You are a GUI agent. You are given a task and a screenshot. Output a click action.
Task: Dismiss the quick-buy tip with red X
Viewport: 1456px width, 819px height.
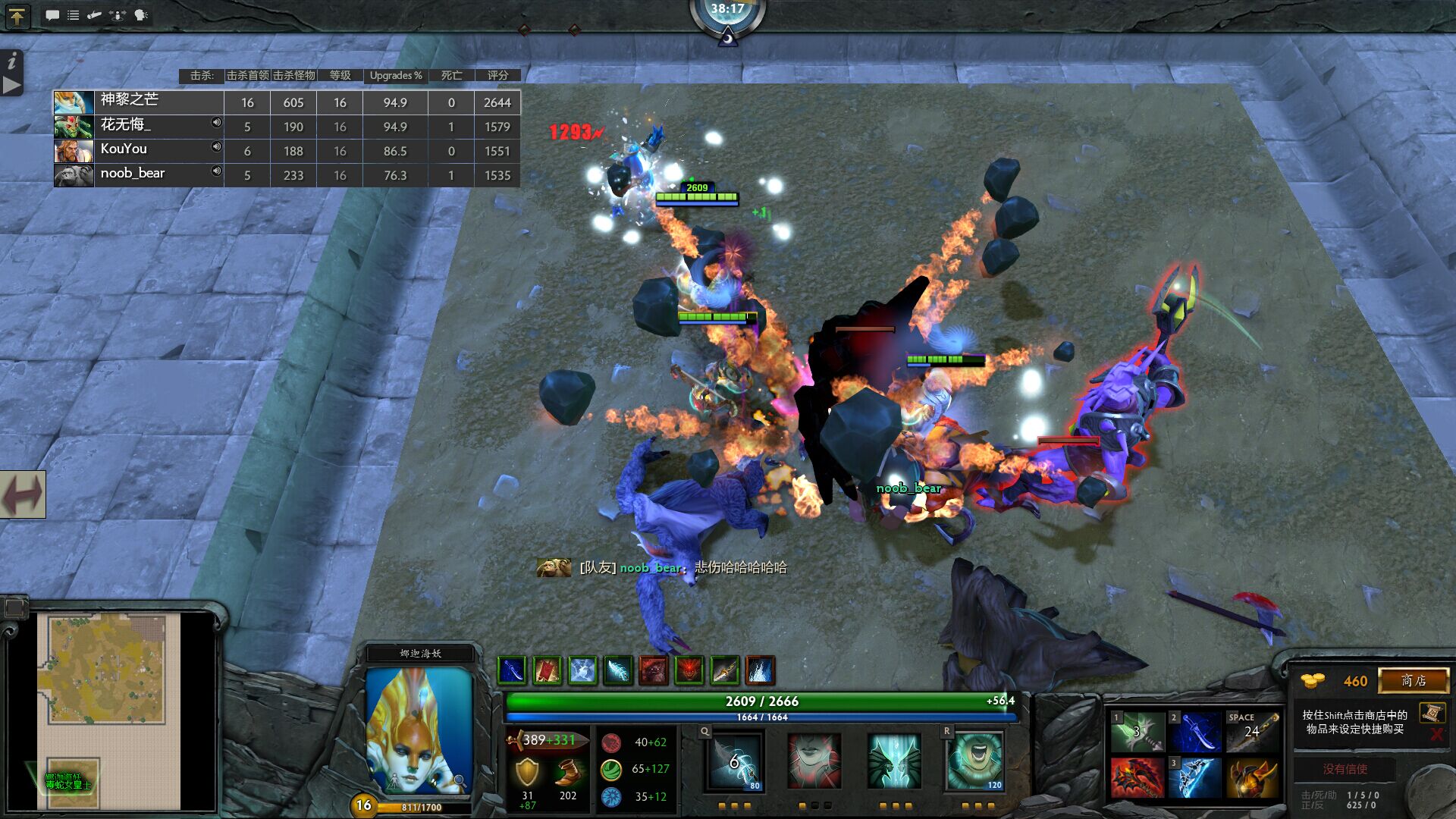click(x=1437, y=733)
